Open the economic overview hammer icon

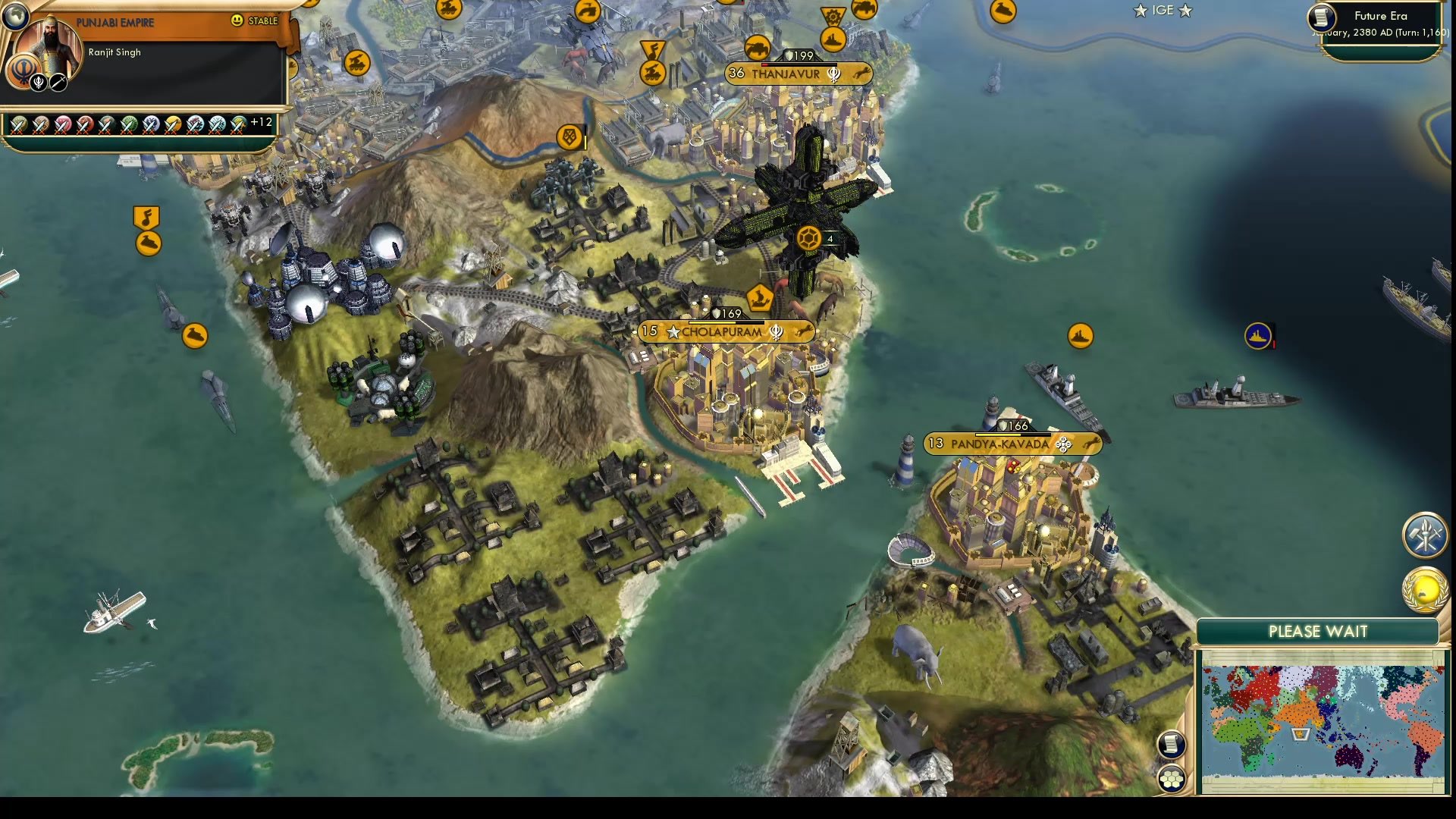(x=1424, y=535)
